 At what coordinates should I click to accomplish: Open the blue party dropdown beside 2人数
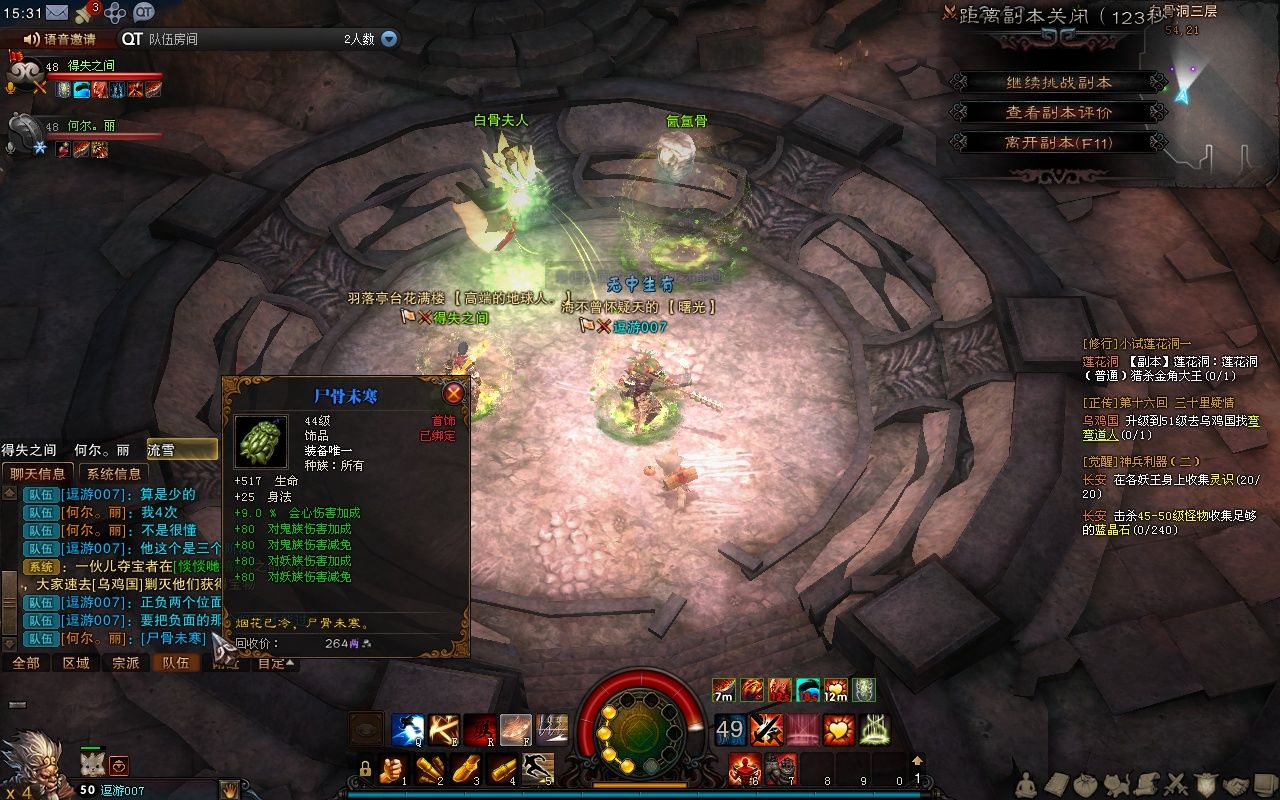point(388,41)
